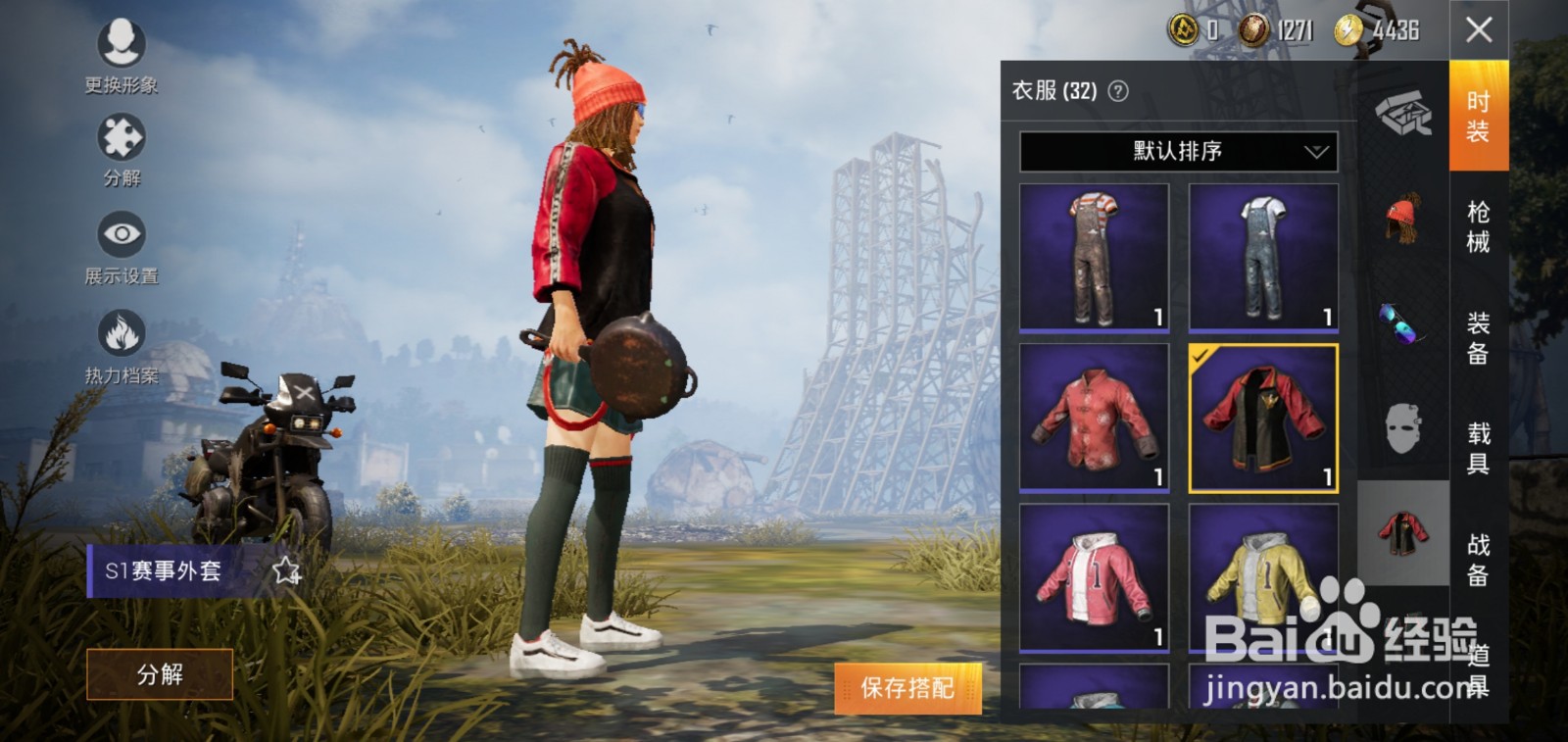Open the 热力档案 profile icon
Viewport: 1568px width, 742px height.
point(120,333)
